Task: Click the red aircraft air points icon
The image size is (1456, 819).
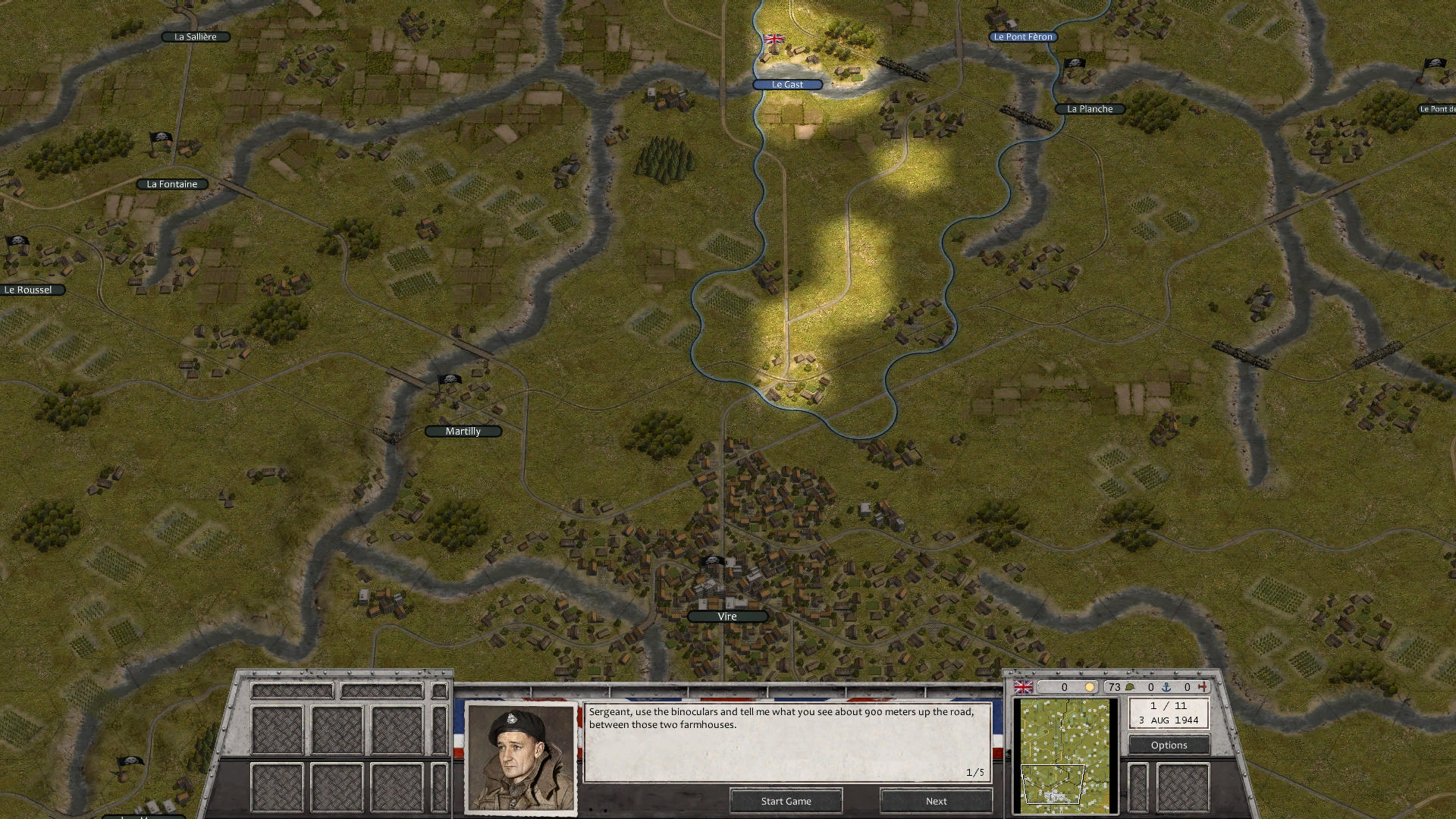Action: (x=1203, y=686)
